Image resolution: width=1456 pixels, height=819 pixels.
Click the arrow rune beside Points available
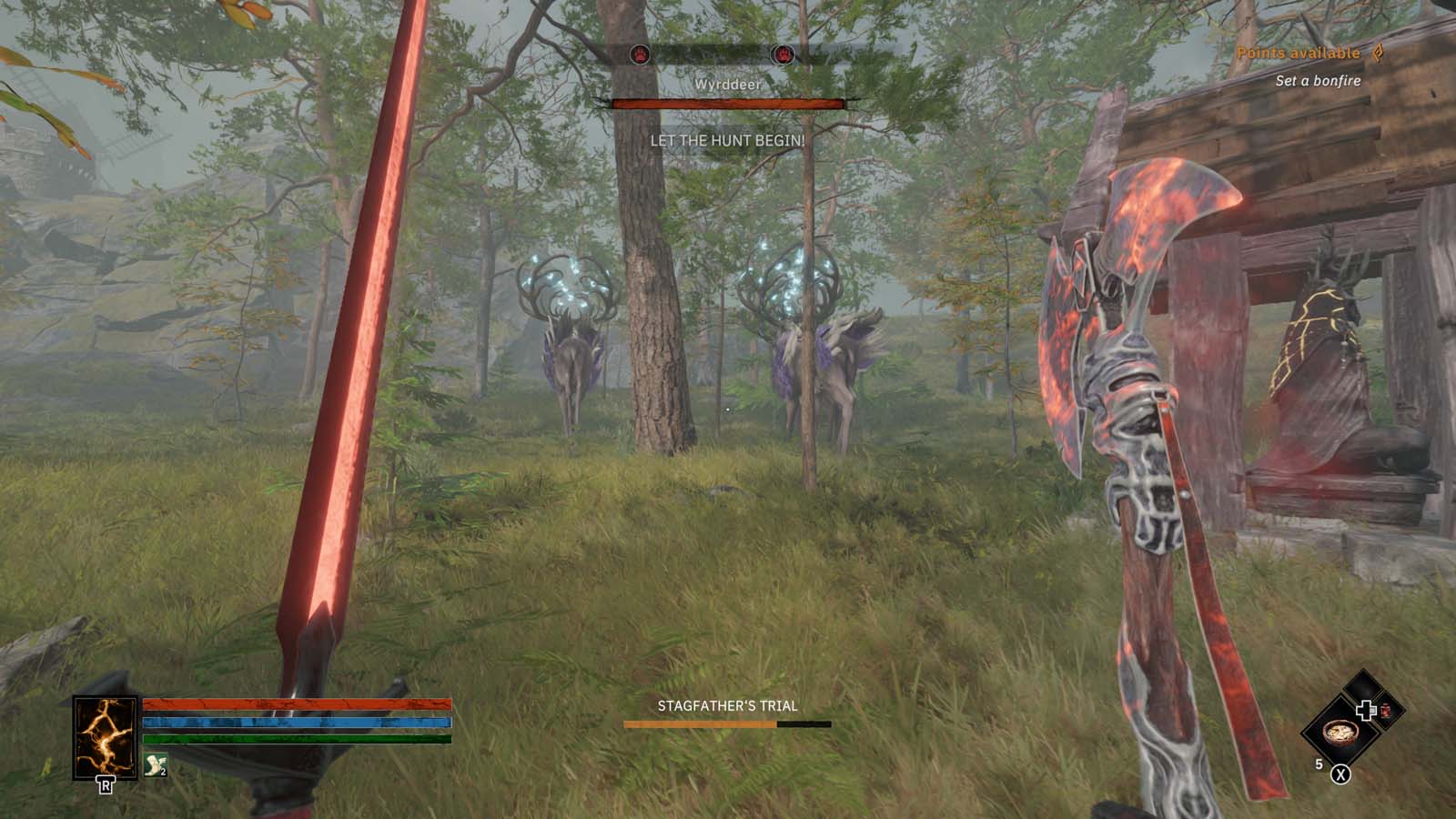pyautogui.click(x=1380, y=55)
